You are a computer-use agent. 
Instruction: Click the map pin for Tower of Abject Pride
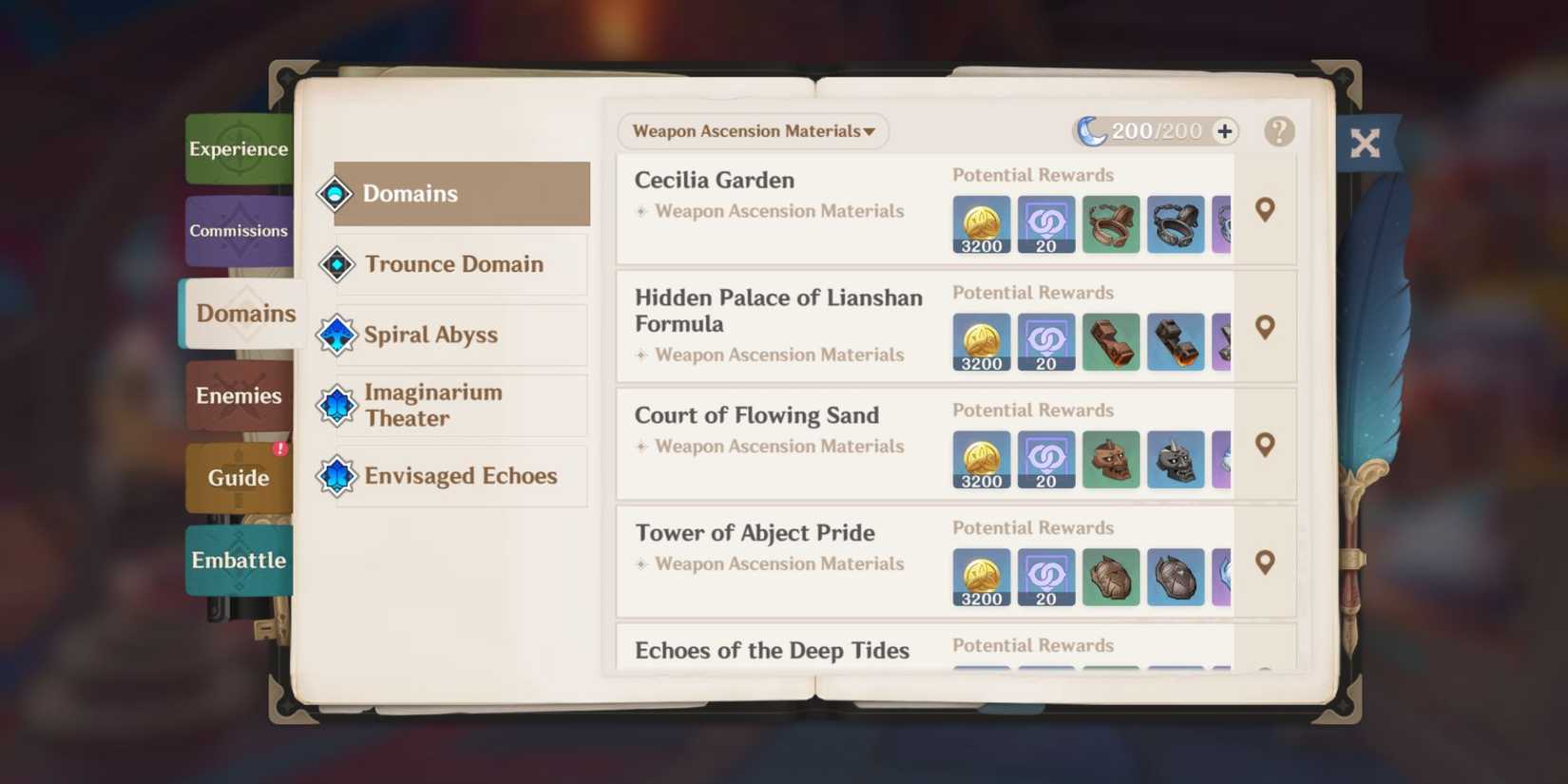tap(1265, 563)
